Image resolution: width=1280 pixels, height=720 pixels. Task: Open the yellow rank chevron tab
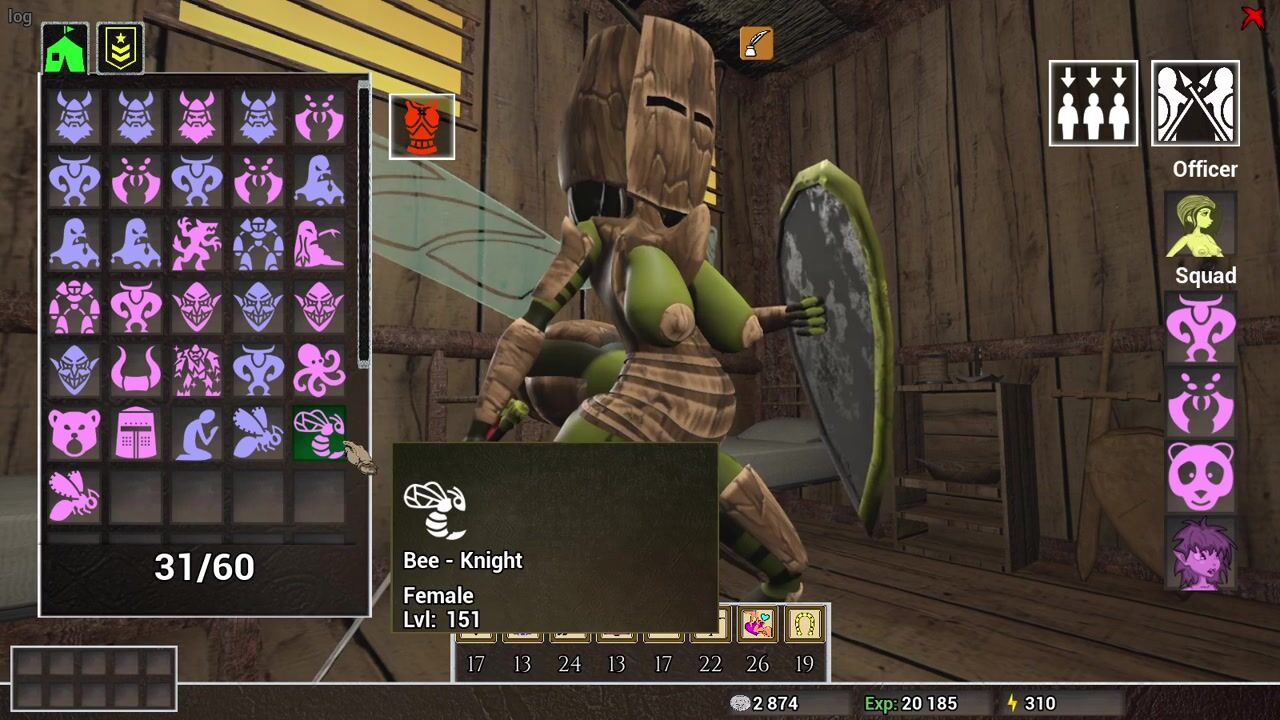click(x=120, y=48)
